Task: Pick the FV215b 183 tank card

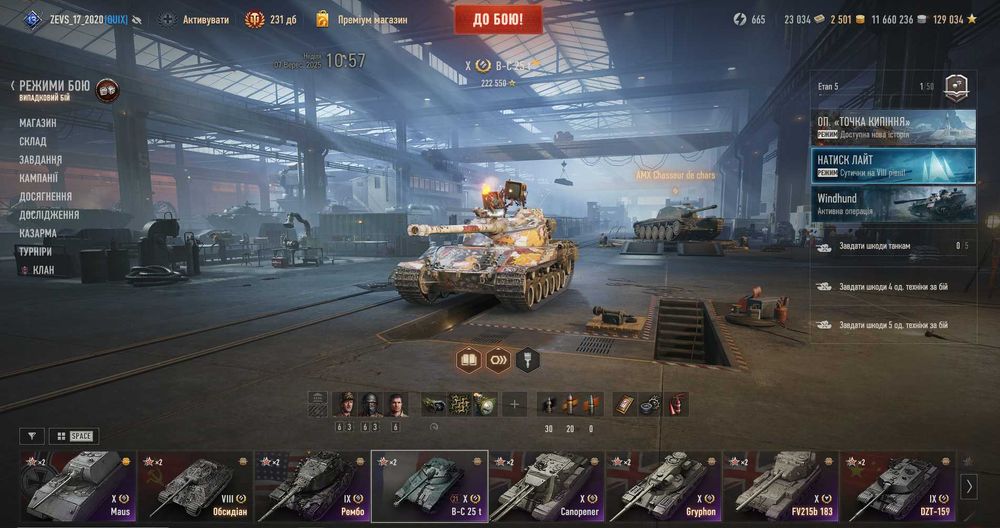Action: click(781, 485)
